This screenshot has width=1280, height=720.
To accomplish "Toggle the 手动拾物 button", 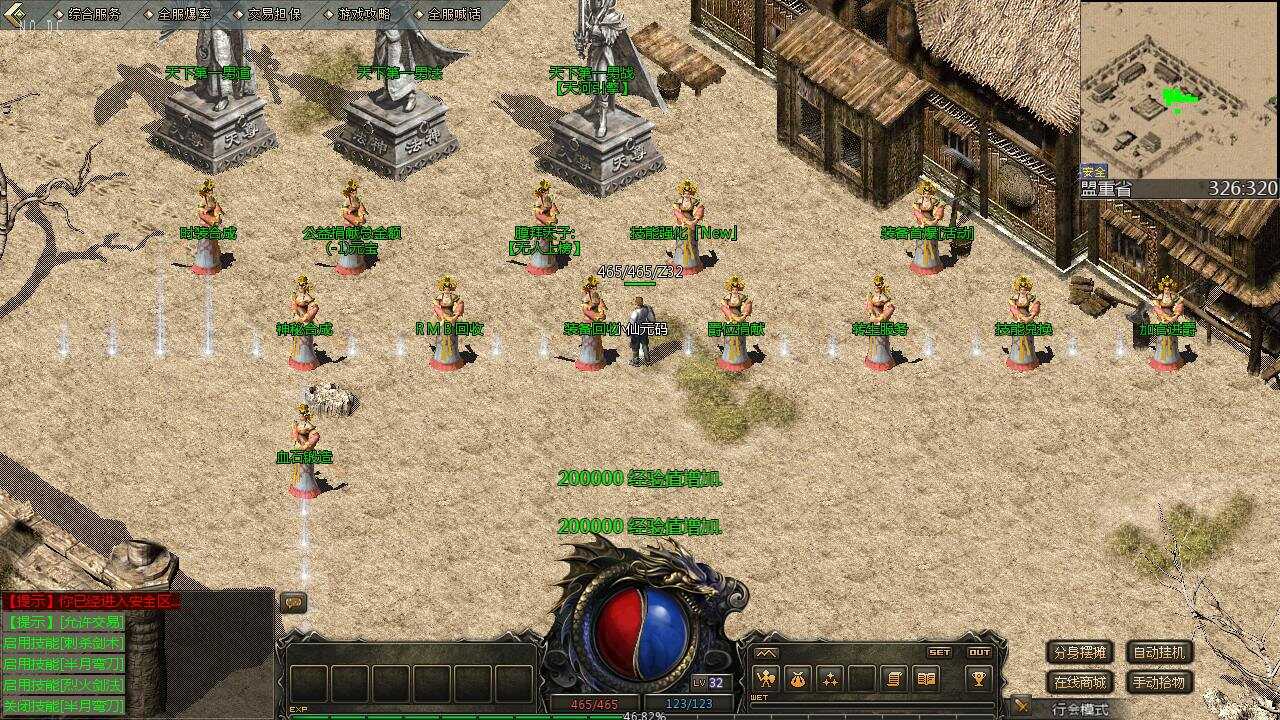I will (1160, 683).
